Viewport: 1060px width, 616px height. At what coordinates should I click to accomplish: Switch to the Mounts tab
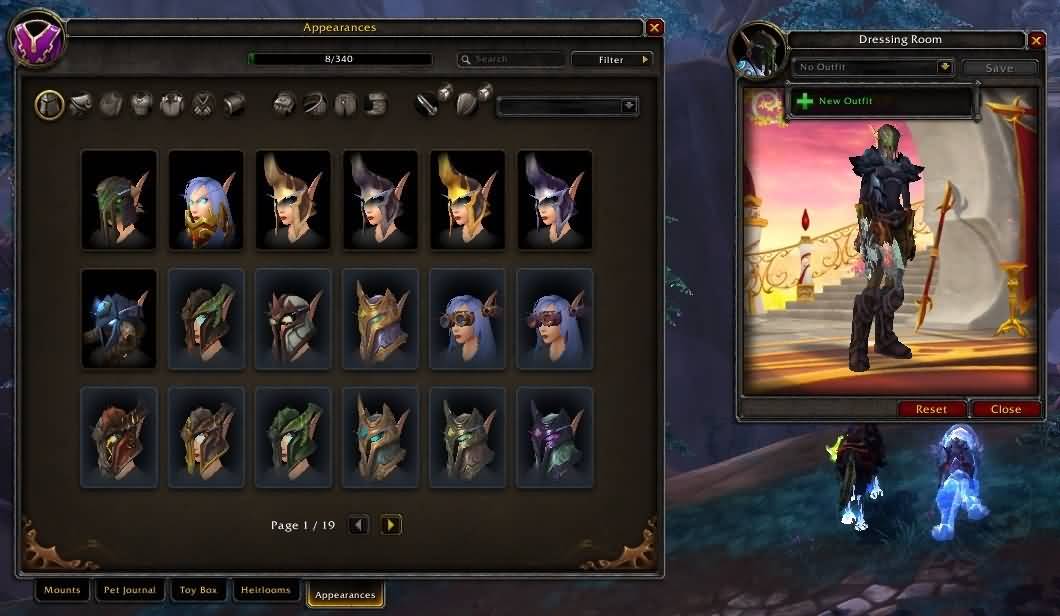pyautogui.click(x=62, y=590)
